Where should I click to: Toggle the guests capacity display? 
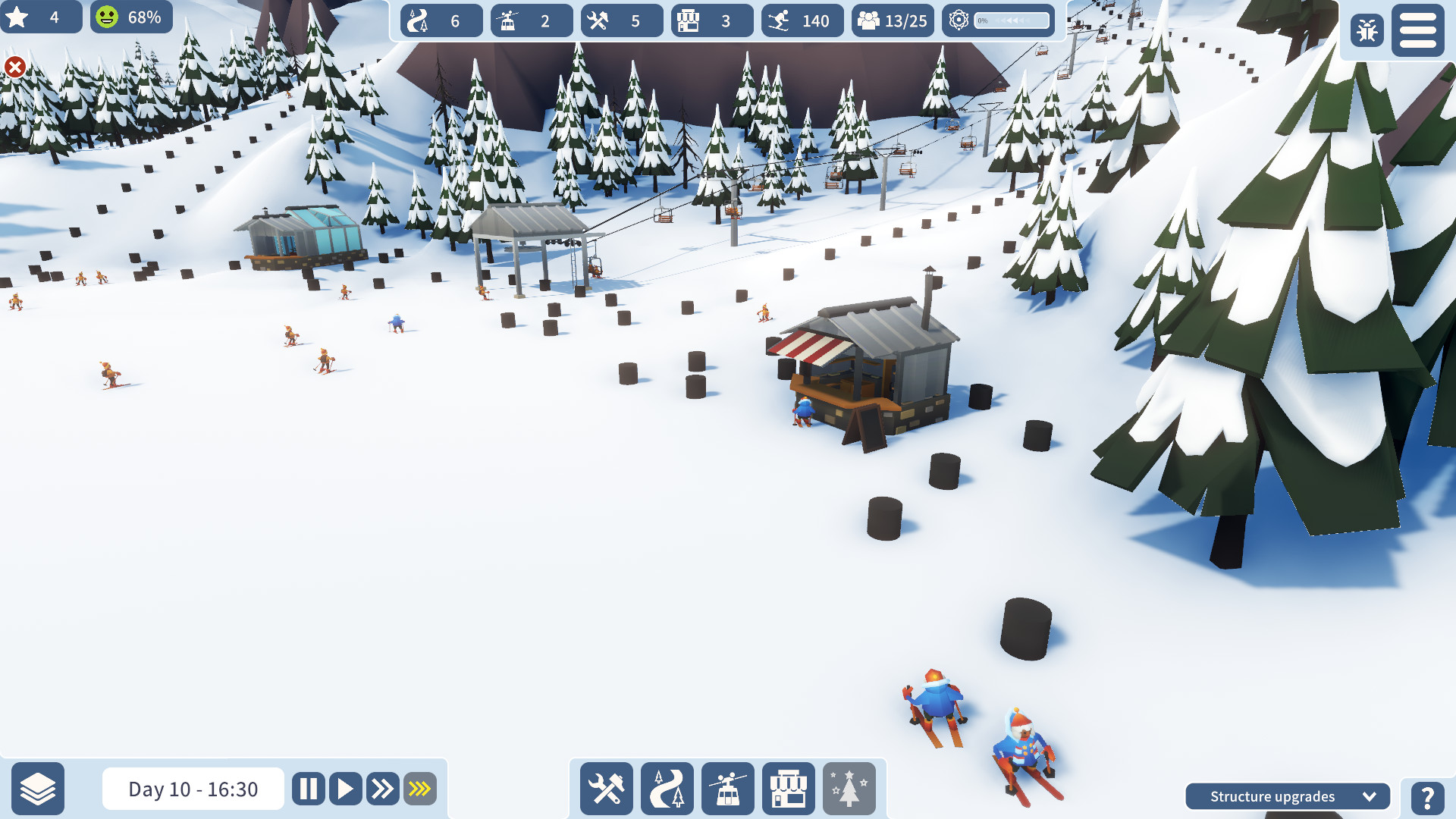(892, 20)
